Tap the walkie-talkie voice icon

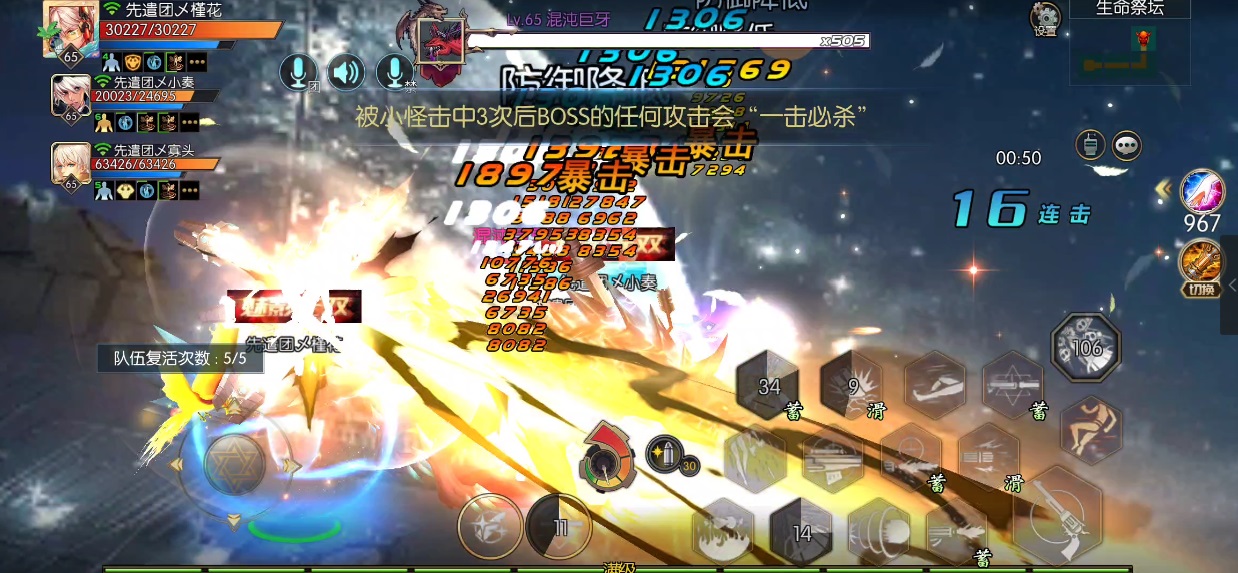[1088, 145]
